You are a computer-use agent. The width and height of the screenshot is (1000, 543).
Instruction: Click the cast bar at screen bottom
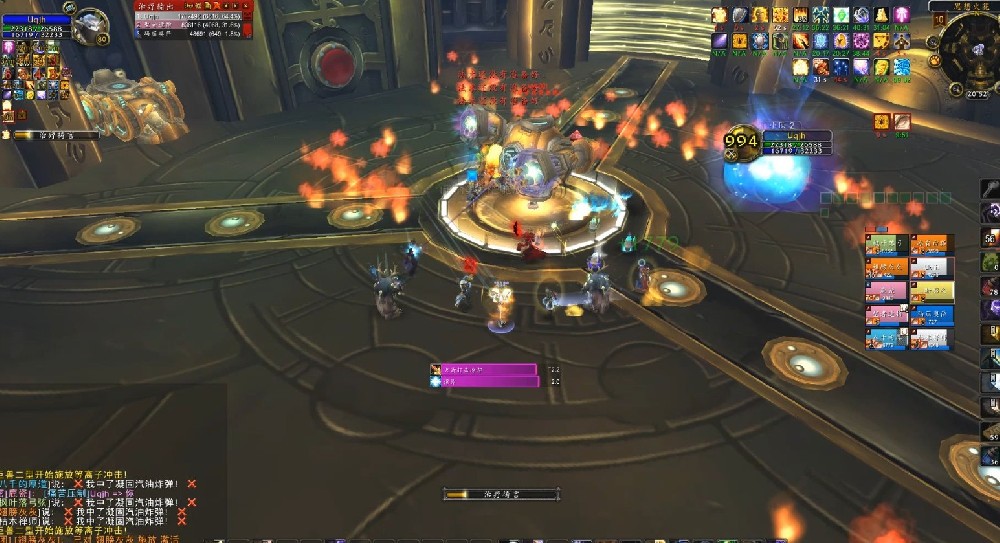click(x=500, y=494)
